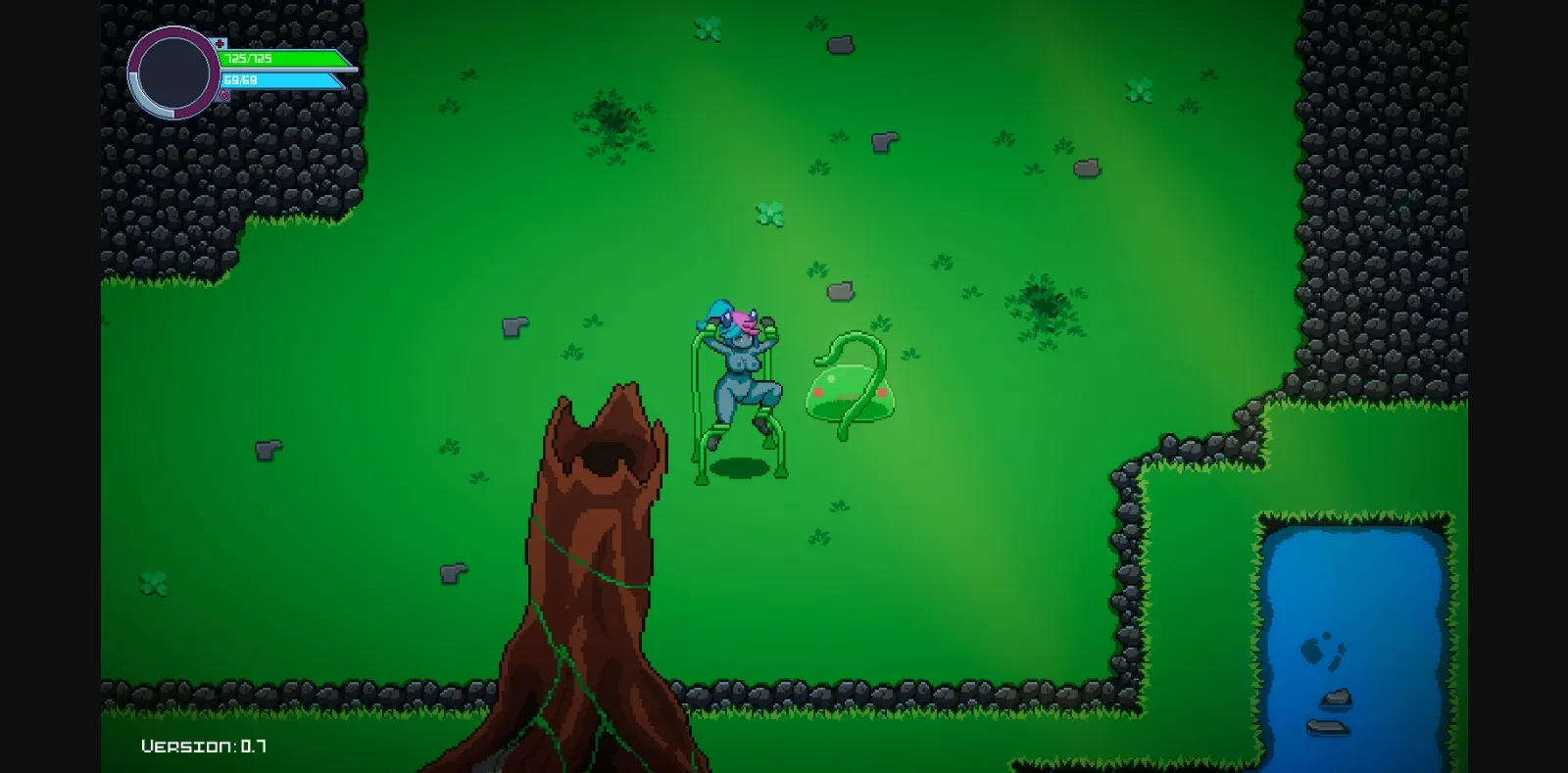Toggle the green HP bar showing 725/125

coord(279,59)
